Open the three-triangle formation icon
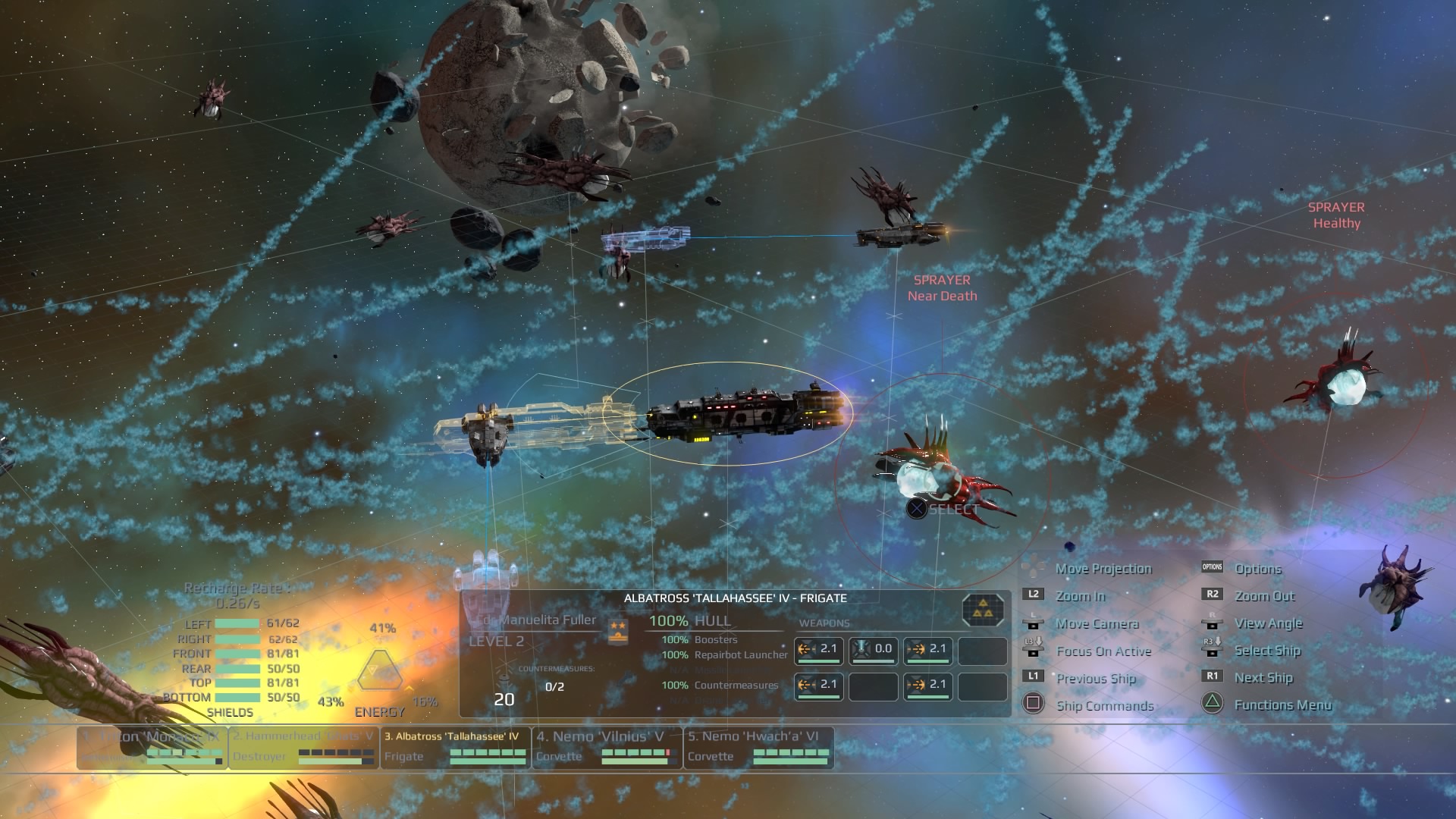Screen dimensions: 1456x819 983,609
